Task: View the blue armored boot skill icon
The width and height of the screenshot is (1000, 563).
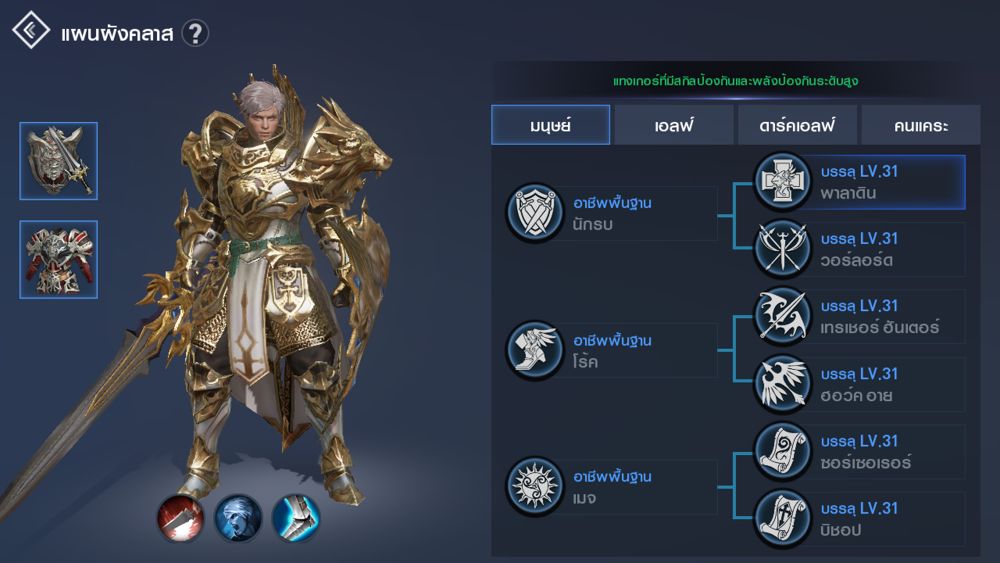Action: pyautogui.click(x=296, y=518)
